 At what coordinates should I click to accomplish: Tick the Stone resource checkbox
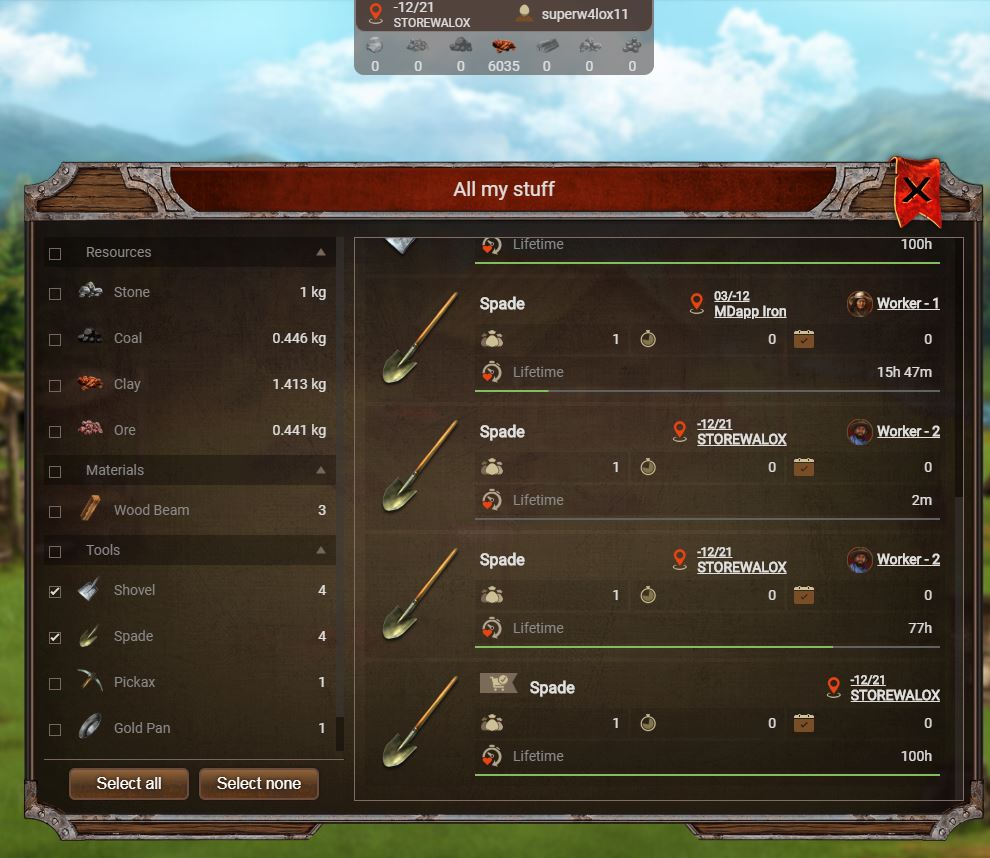pos(55,294)
